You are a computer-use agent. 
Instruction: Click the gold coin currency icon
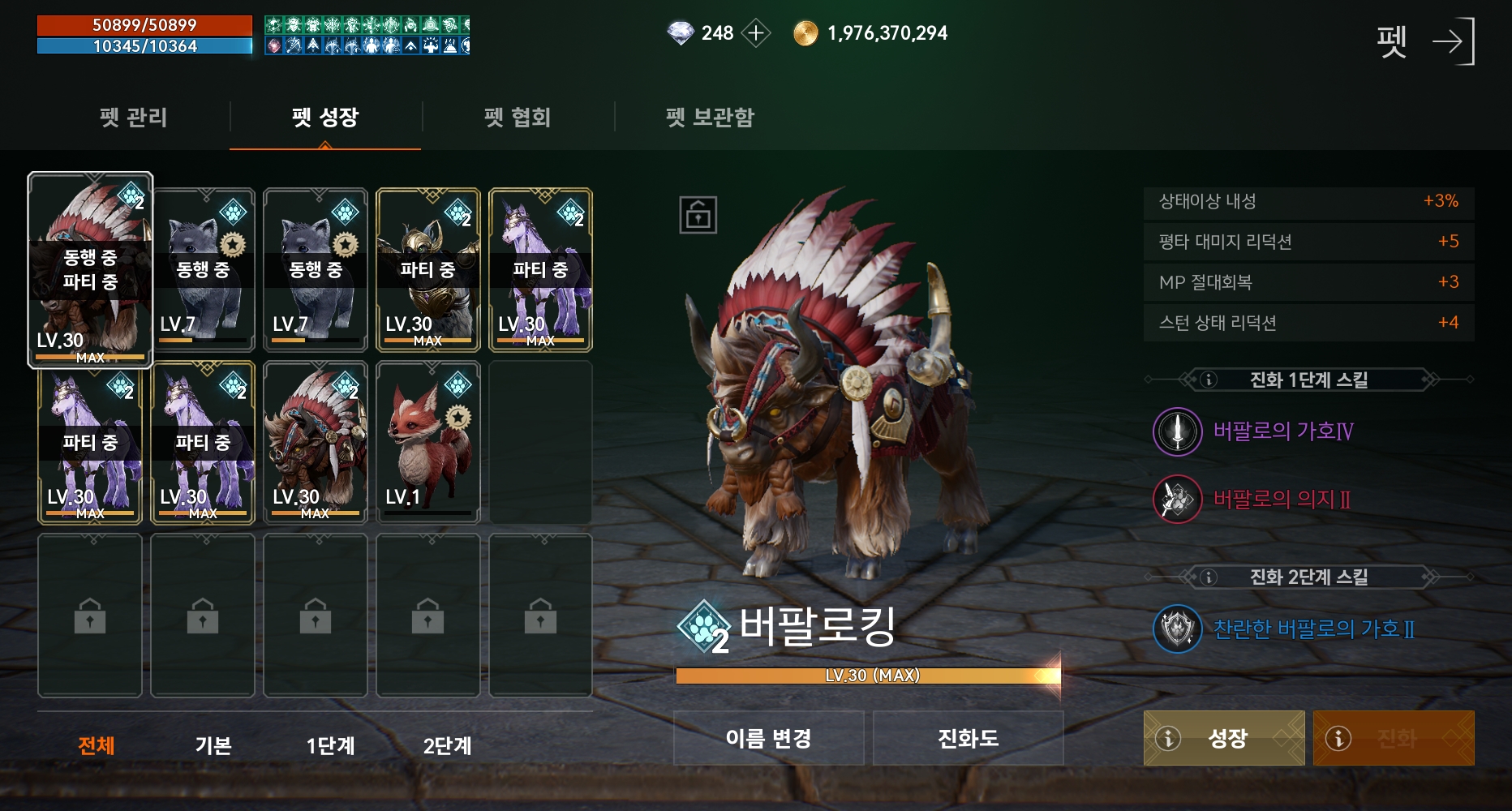(805, 33)
